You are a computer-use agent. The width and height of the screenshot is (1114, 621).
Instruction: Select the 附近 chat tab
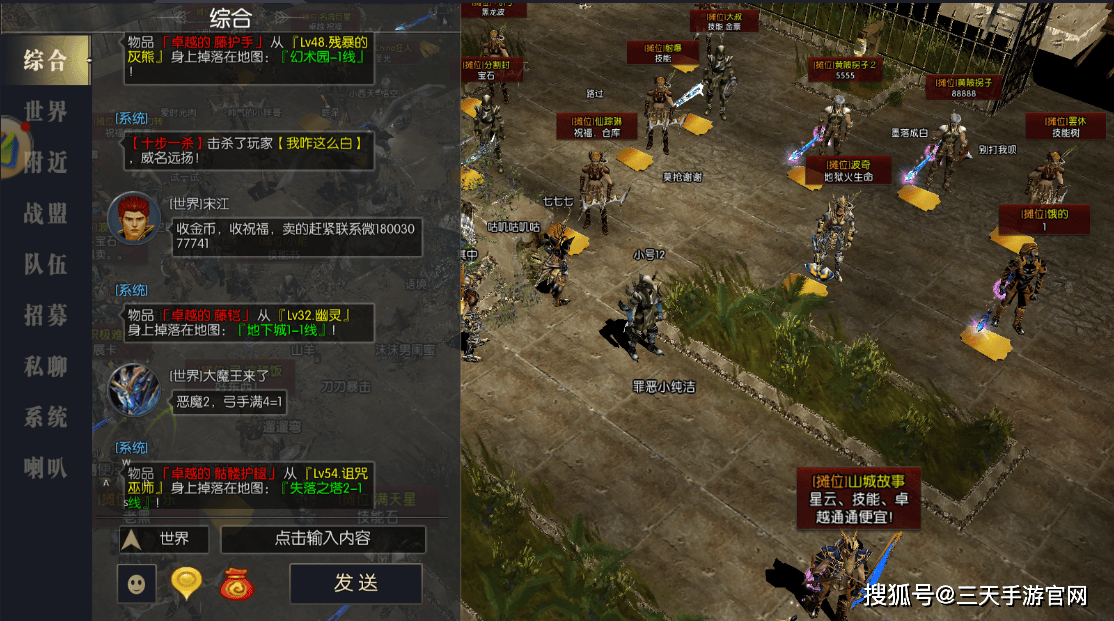46,162
